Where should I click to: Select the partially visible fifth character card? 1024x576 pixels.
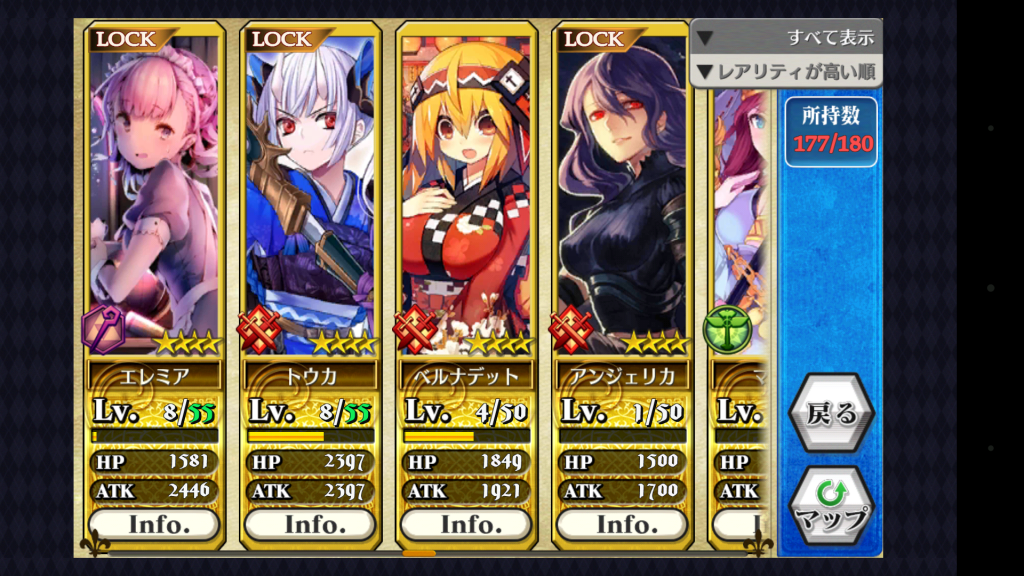click(x=740, y=220)
